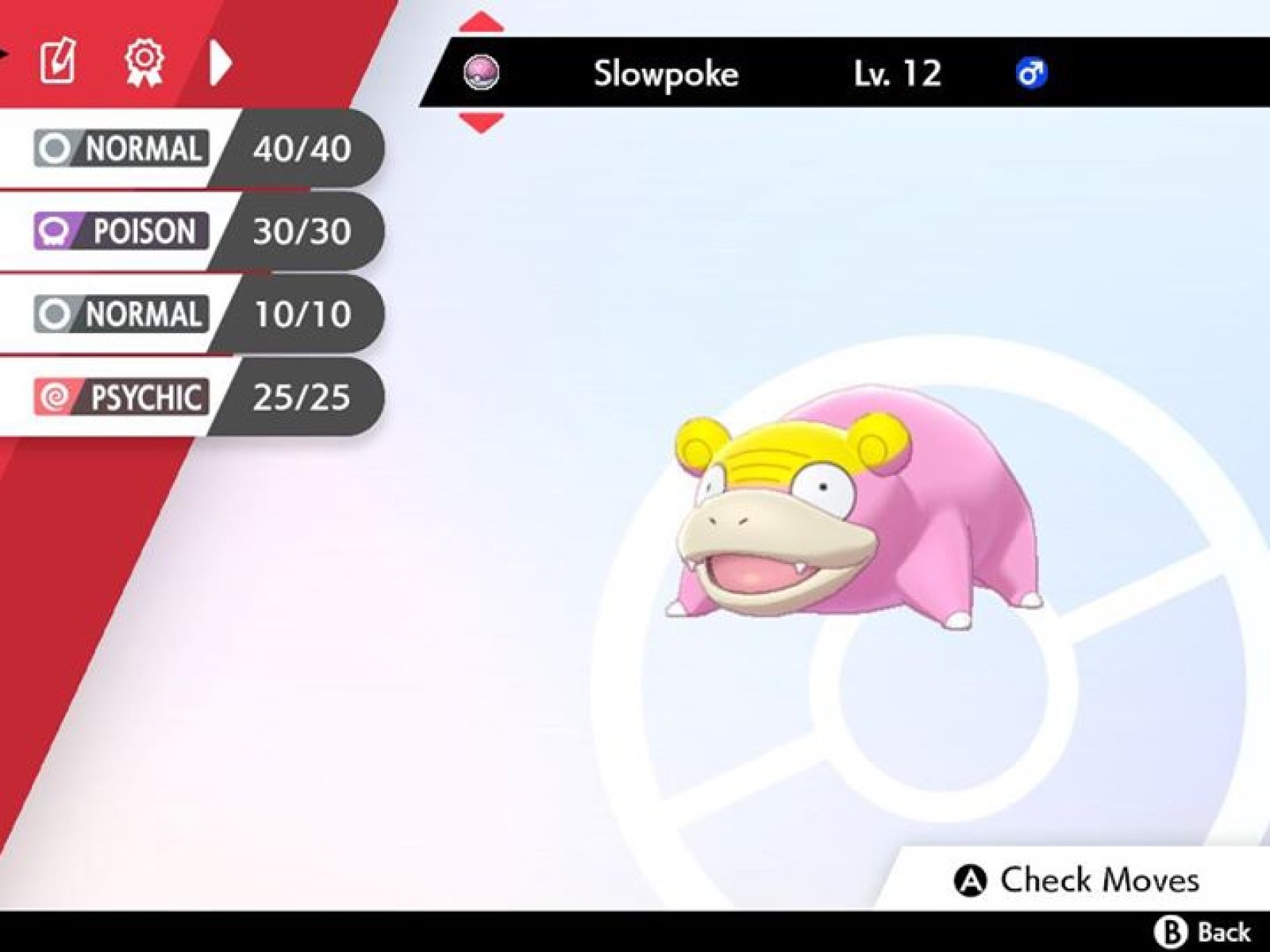Click the Normal type icon on the third move

tap(54, 314)
